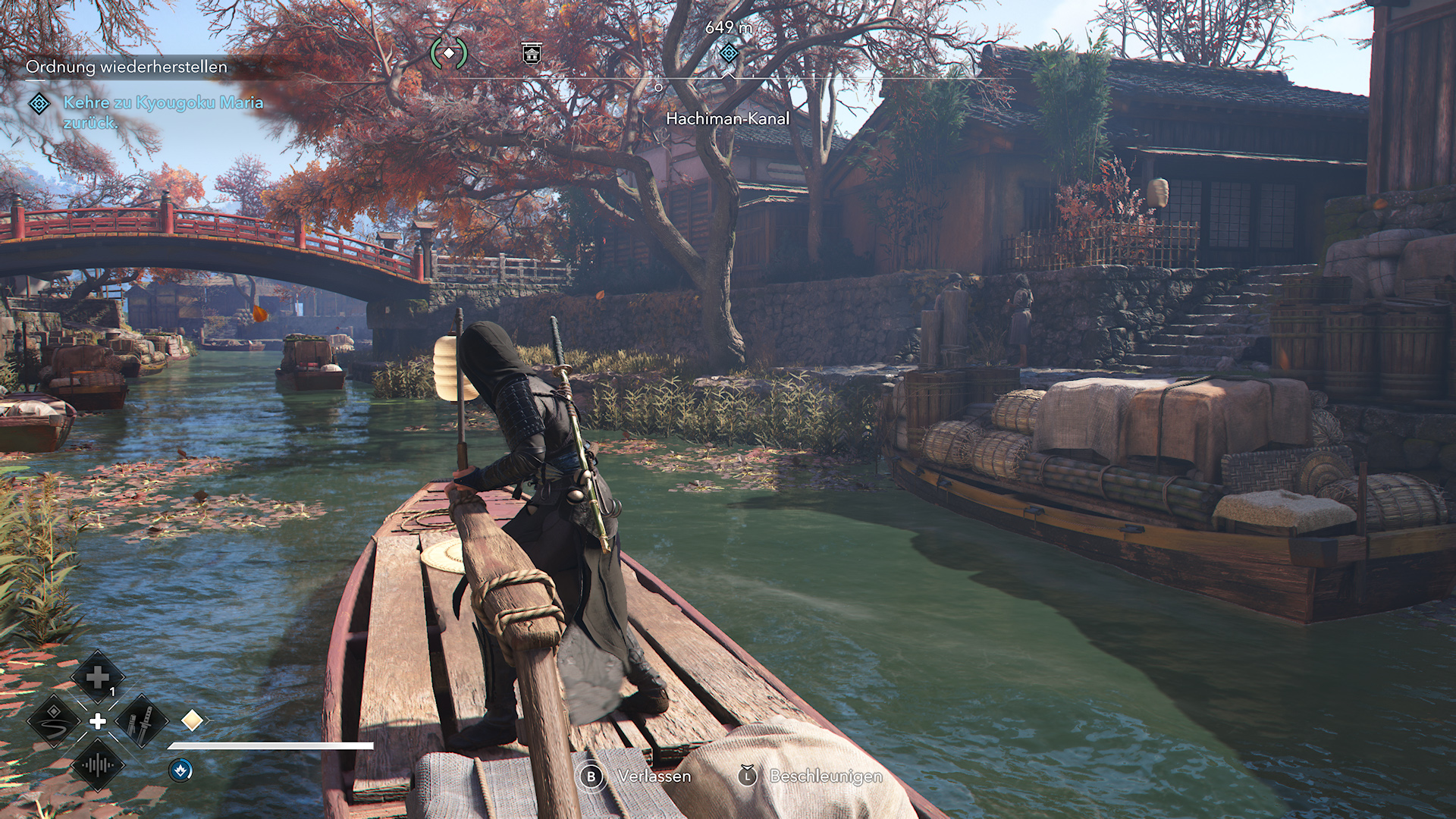The height and width of the screenshot is (819, 1456).
Task: Click the shrine building compass marker
Action: click(x=532, y=53)
